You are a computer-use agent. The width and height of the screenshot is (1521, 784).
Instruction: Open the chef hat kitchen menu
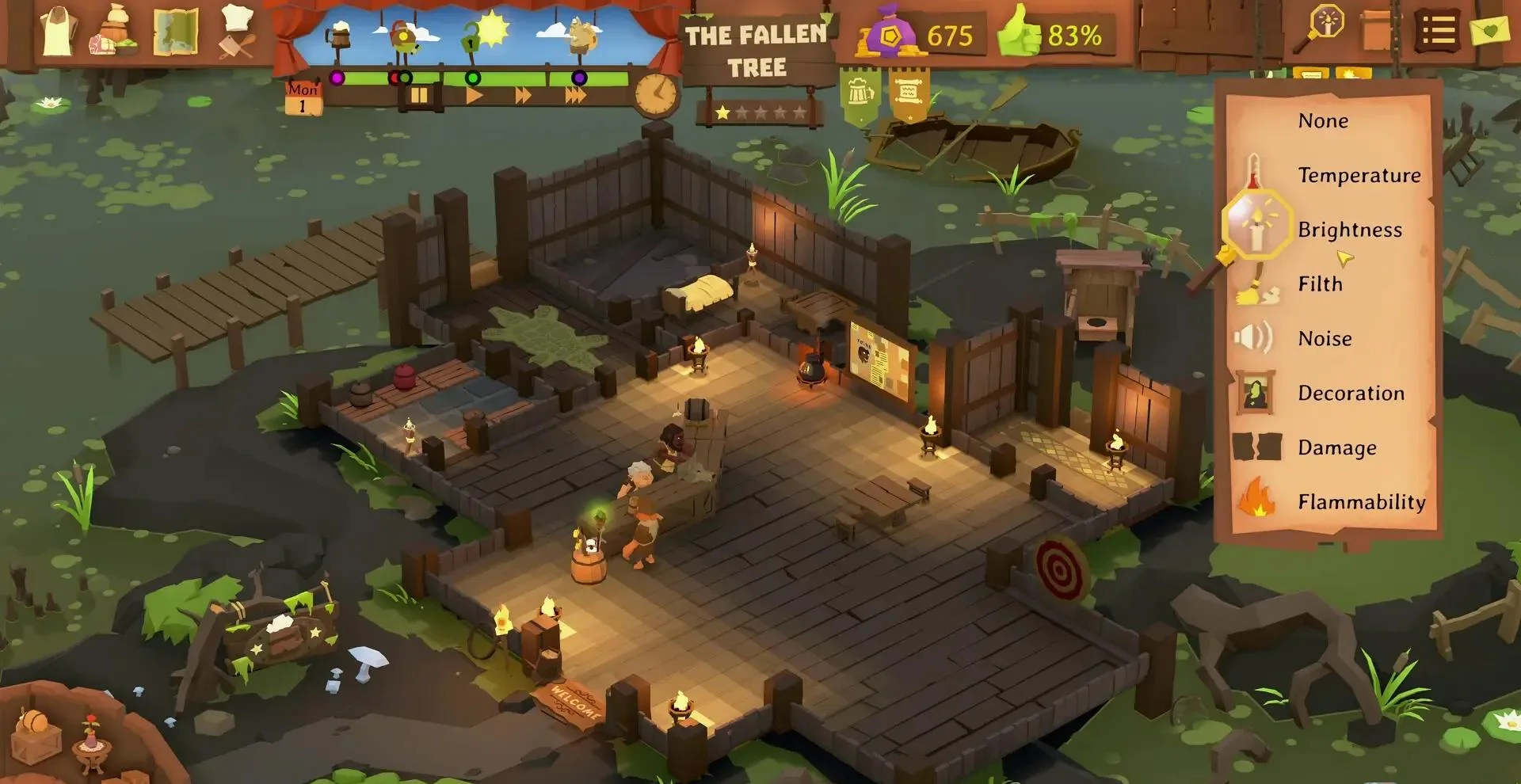pos(237,32)
